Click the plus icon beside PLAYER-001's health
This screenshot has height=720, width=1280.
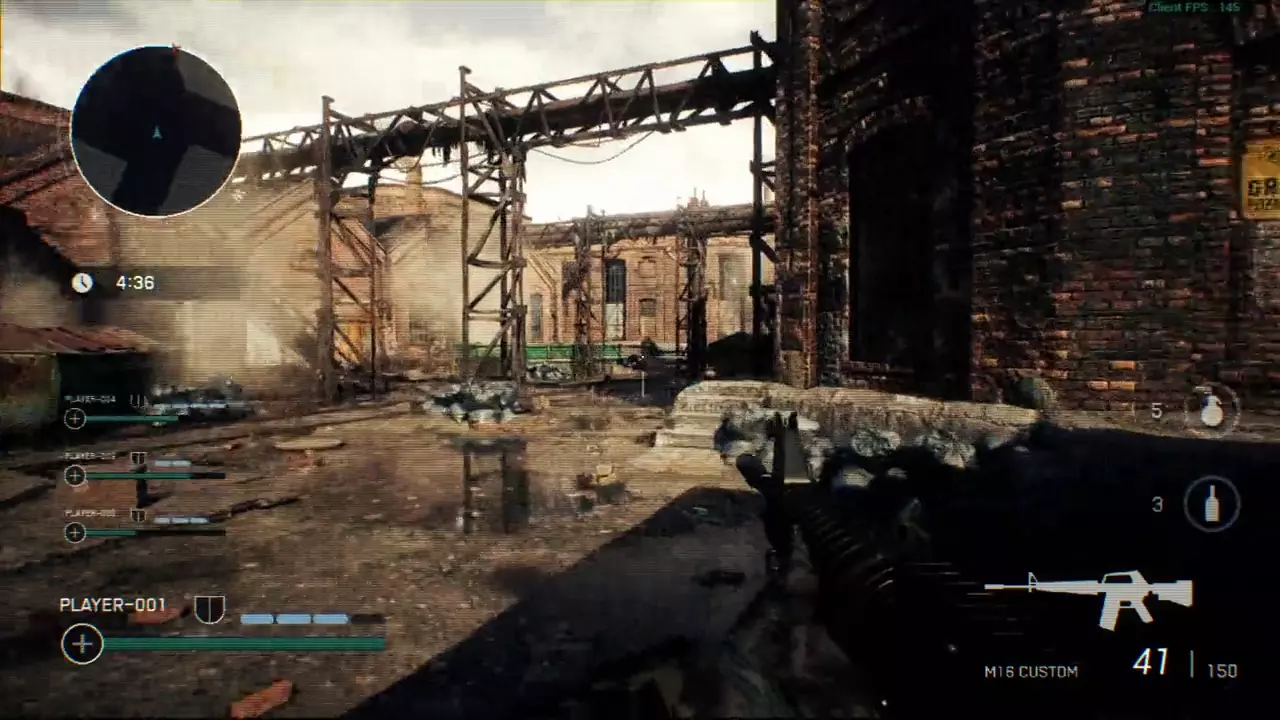click(82, 644)
